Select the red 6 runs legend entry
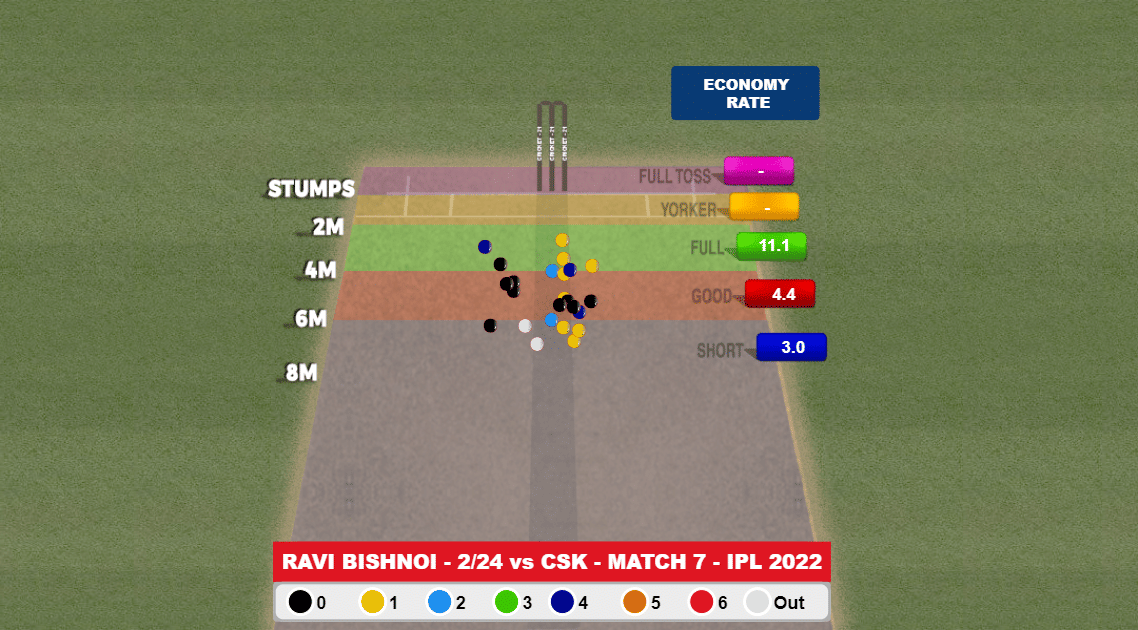The height and width of the screenshot is (630, 1138). tap(701, 602)
